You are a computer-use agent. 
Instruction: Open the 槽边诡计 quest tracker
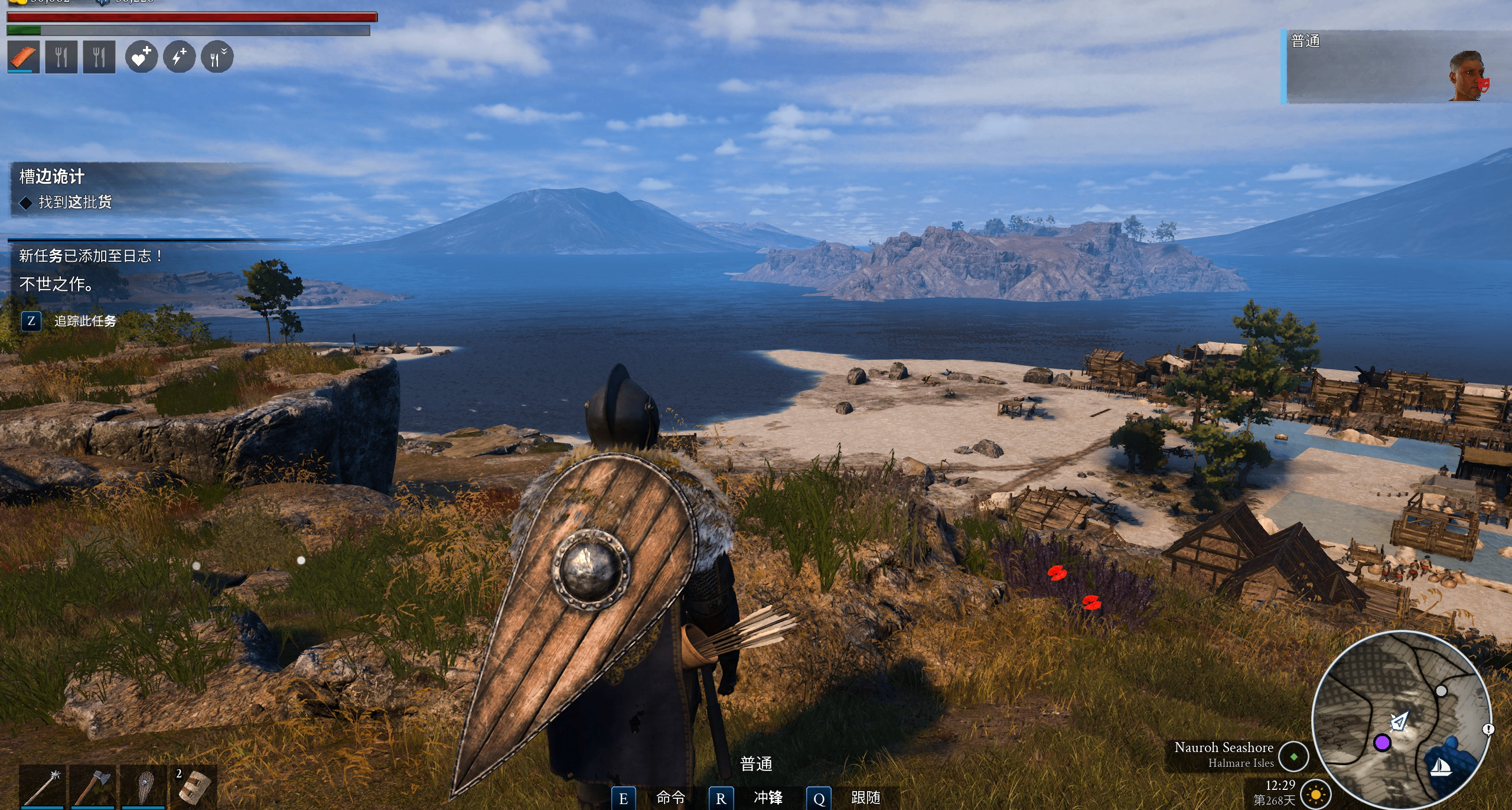point(52,177)
